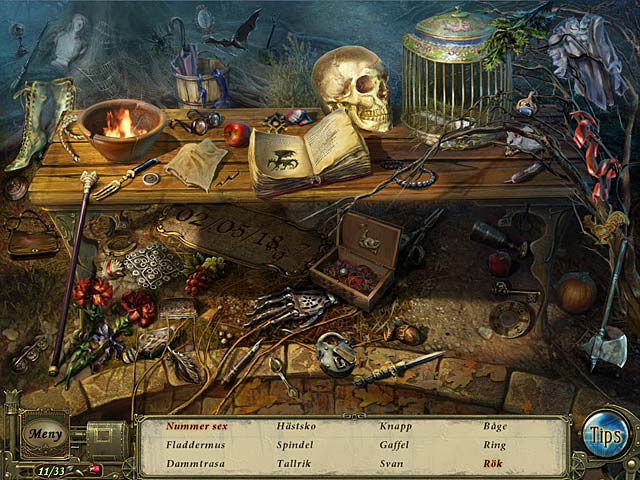The height and width of the screenshot is (480, 640).
Task: Choose 'Fladdermus' in the object list
Action: pyautogui.click(x=193, y=444)
